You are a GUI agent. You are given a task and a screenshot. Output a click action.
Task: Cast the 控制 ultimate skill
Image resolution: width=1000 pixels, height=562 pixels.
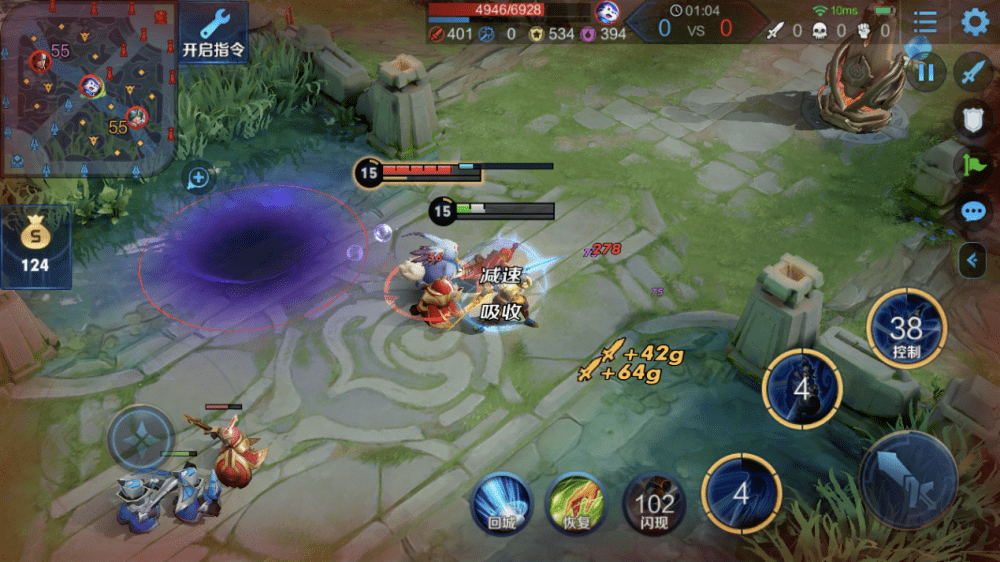tap(906, 329)
